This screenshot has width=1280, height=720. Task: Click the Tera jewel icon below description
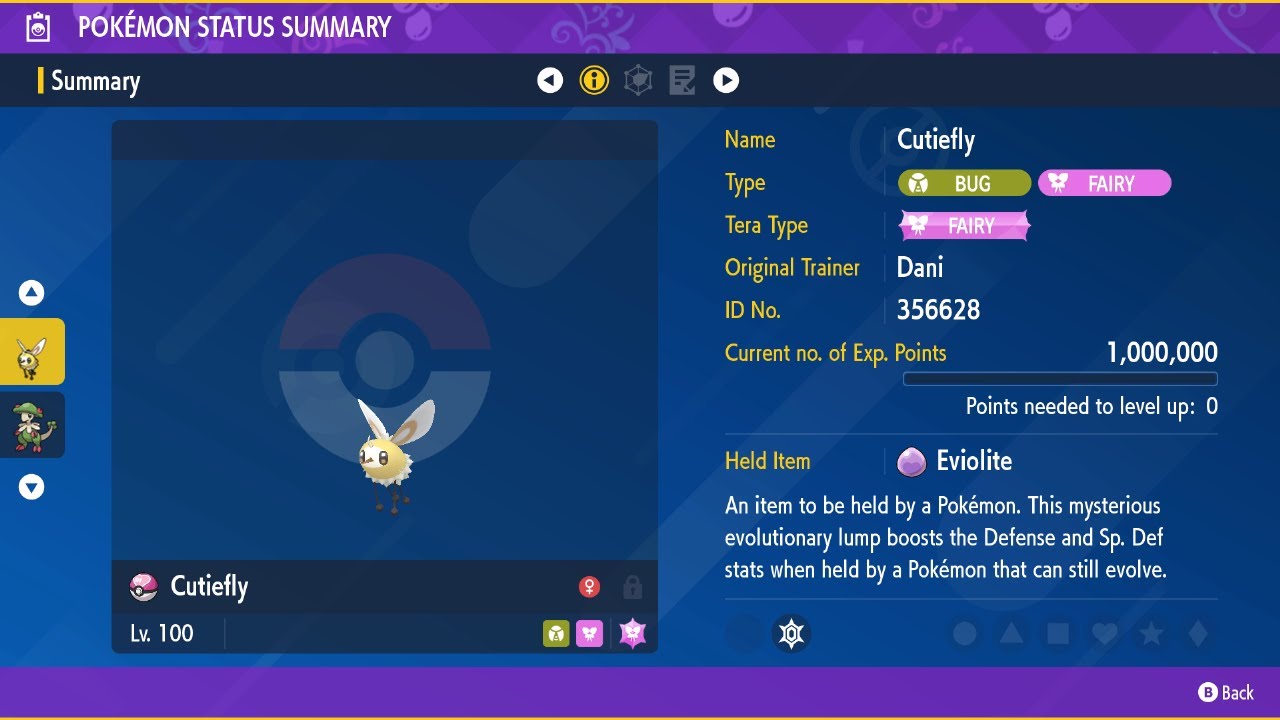click(x=791, y=633)
